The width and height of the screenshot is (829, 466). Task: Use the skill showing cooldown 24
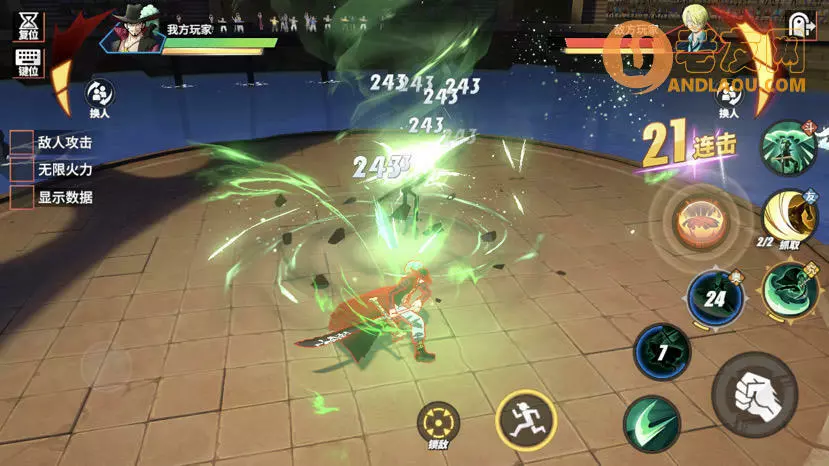click(714, 298)
